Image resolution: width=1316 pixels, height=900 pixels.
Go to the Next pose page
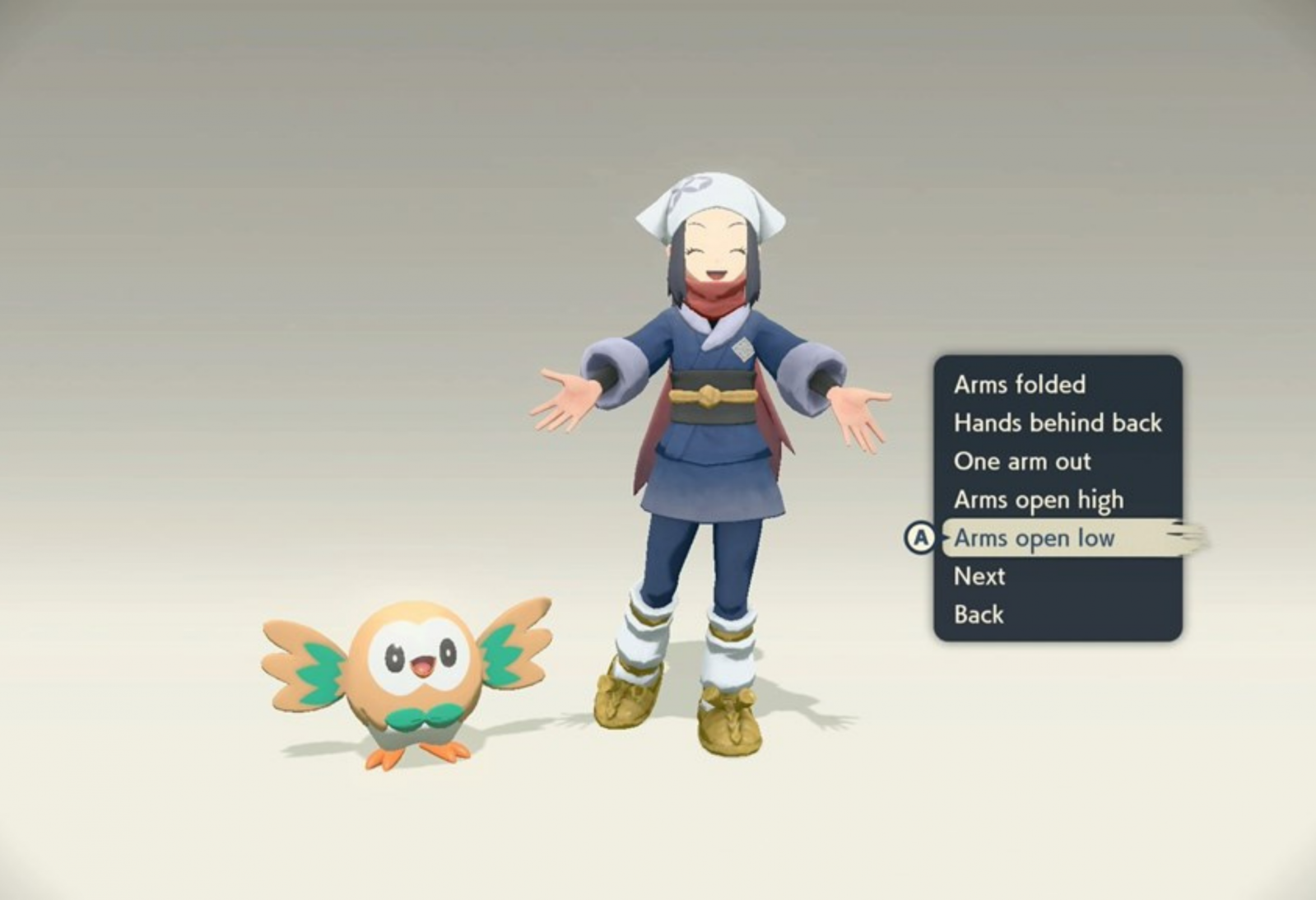tap(979, 576)
